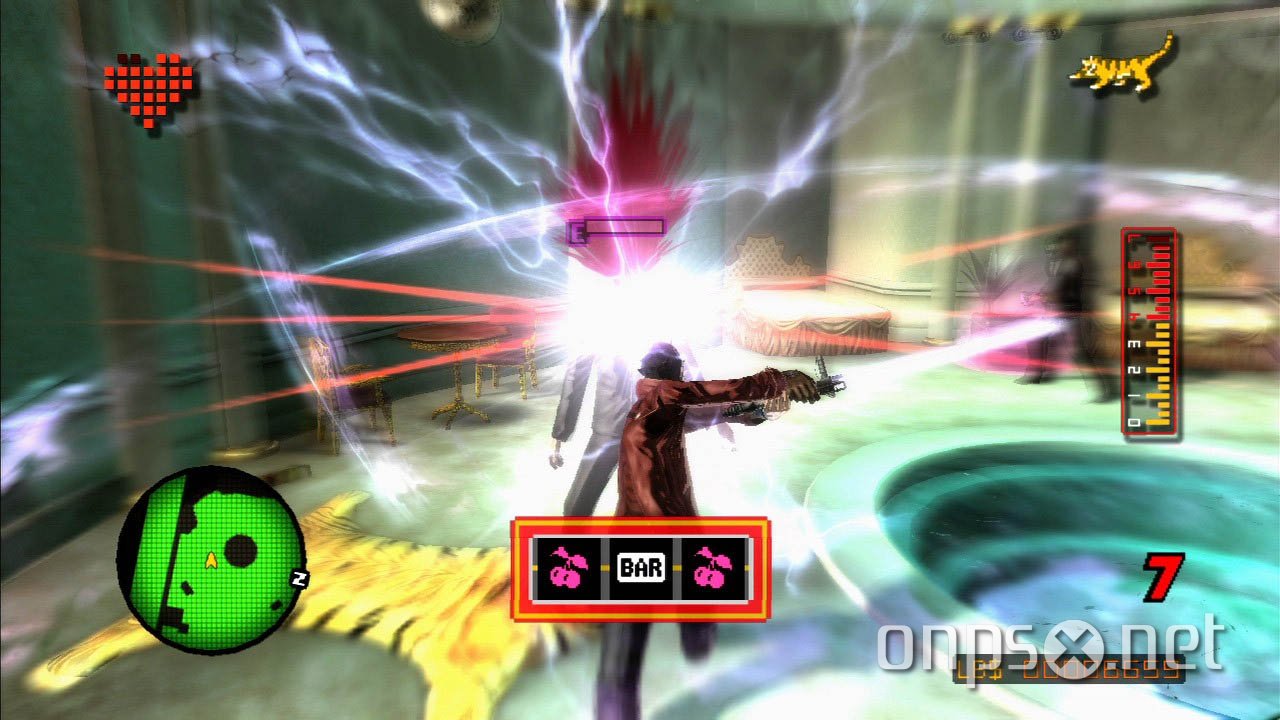
Task: Click the black dot marker on the minimap
Action: pyautogui.click(x=240, y=550)
